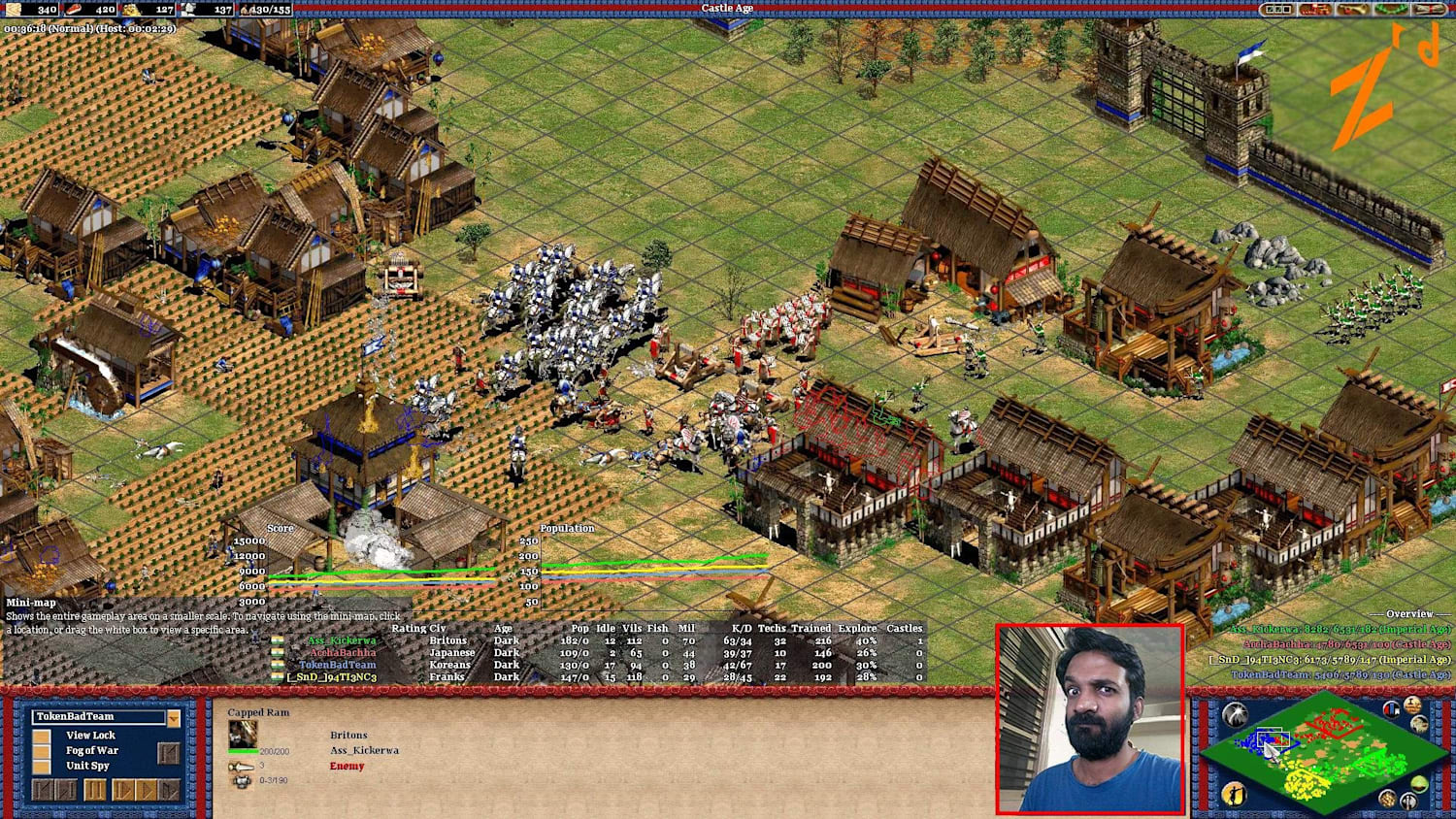Collapse the Overview panel on the right
Screen dimensions: 1456x819
tap(1409, 613)
